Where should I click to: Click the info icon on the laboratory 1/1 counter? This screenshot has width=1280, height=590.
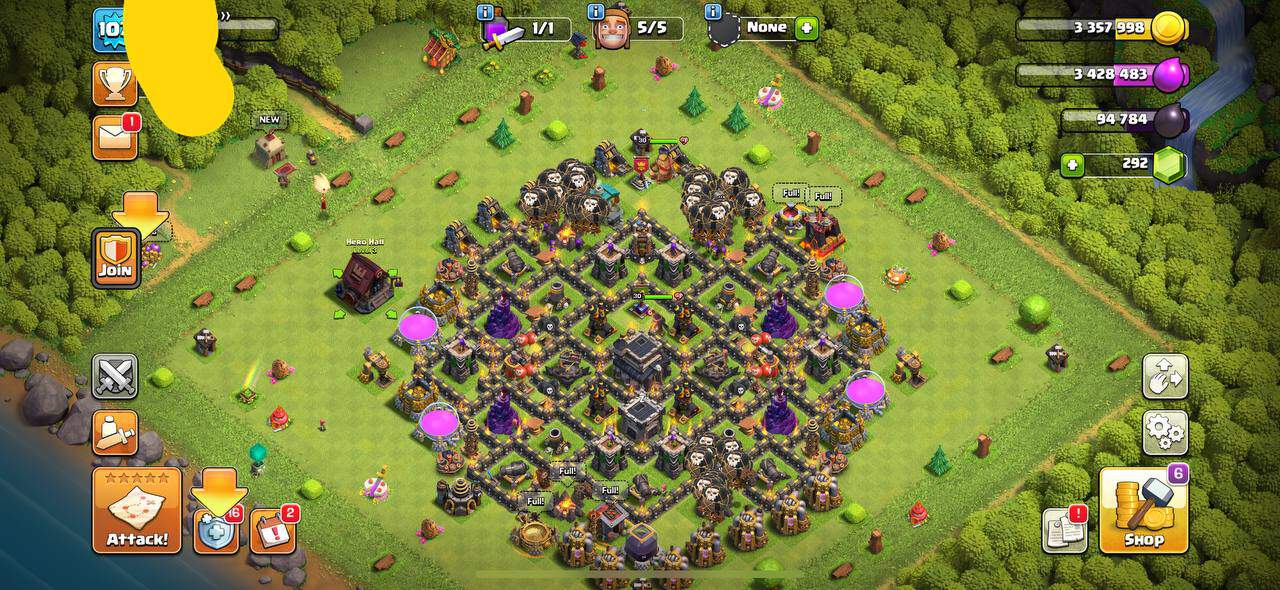(486, 13)
